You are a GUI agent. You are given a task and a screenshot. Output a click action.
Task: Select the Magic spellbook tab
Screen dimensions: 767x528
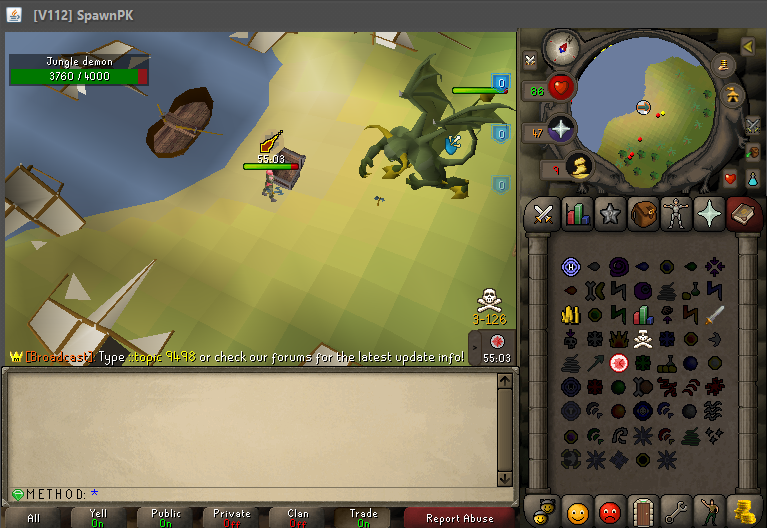(x=742, y=213)
